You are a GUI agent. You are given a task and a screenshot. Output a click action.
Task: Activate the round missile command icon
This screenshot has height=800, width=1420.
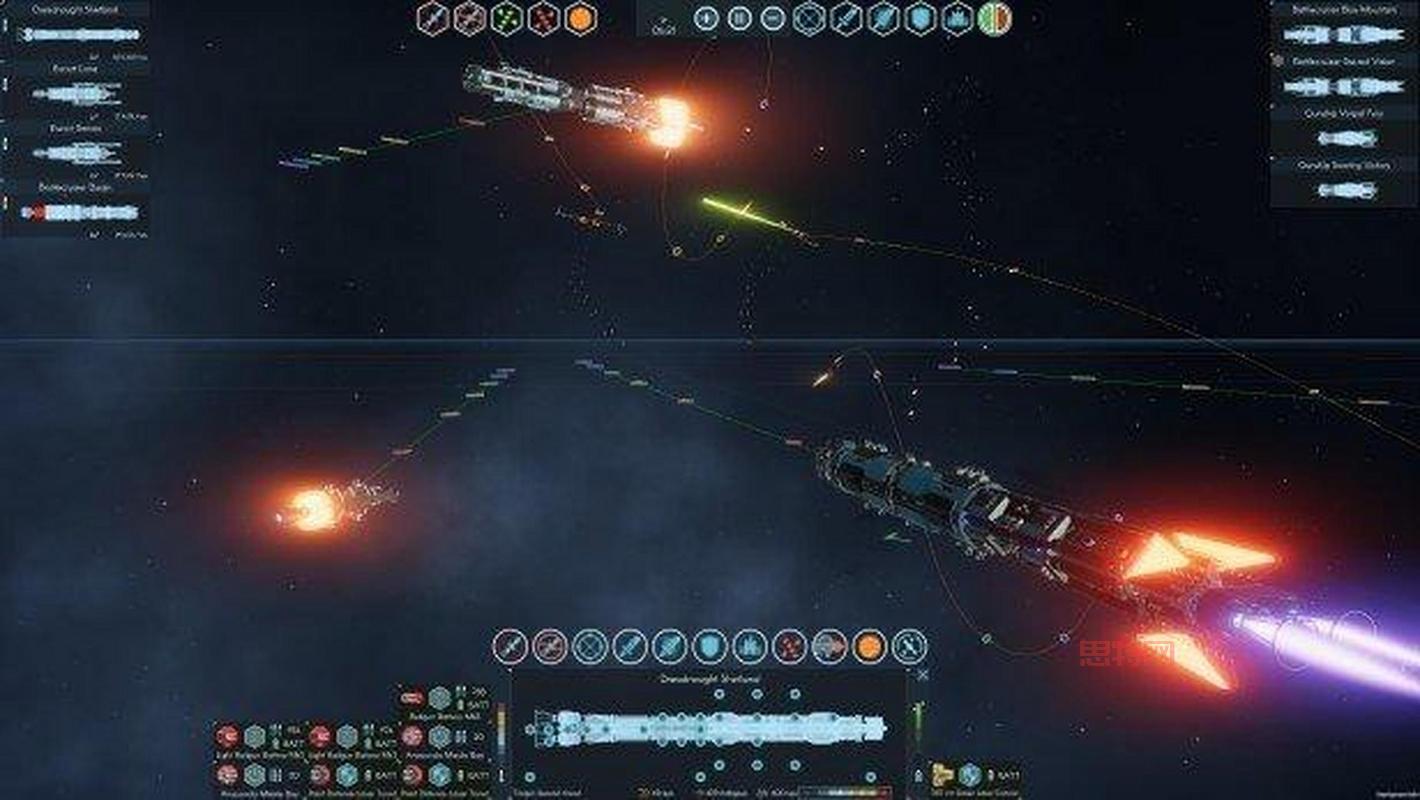coord(629,647)
